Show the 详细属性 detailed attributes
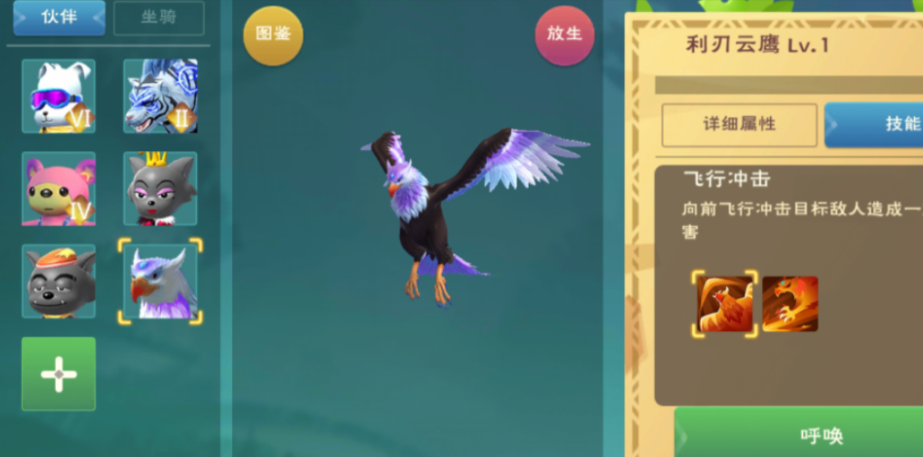This screenshot has height=457, width=923. click(x=739, y=125)
